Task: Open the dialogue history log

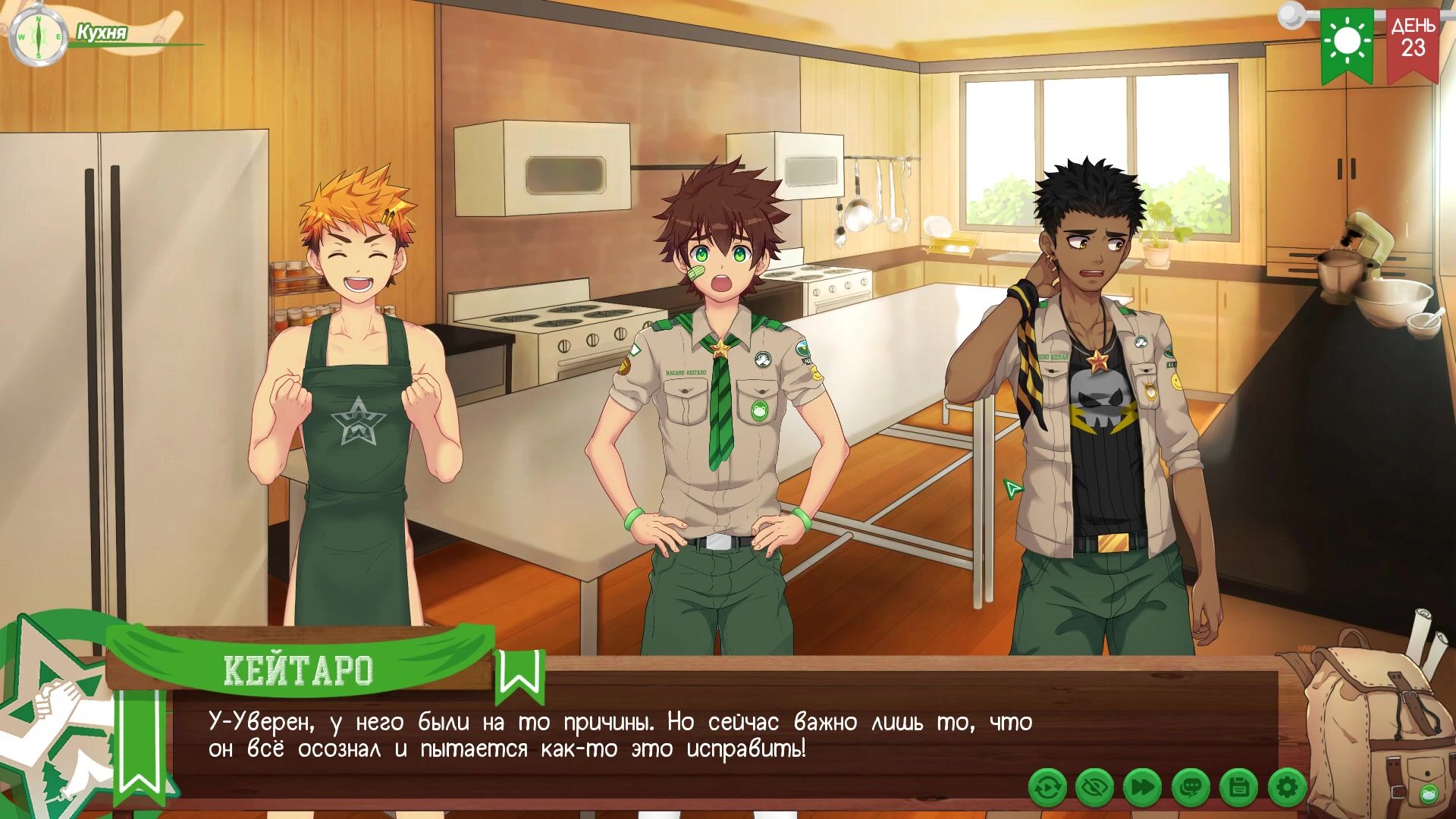Action: [x=1191, y=788]
